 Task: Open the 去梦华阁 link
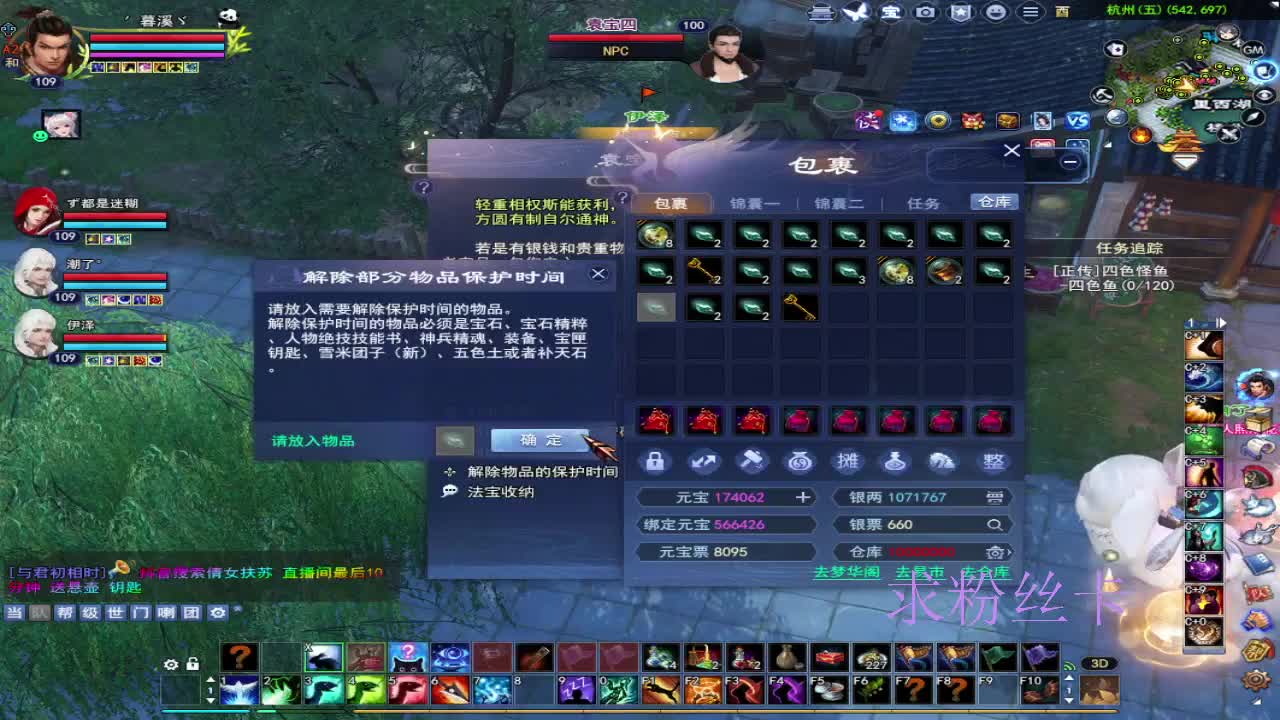846,571
